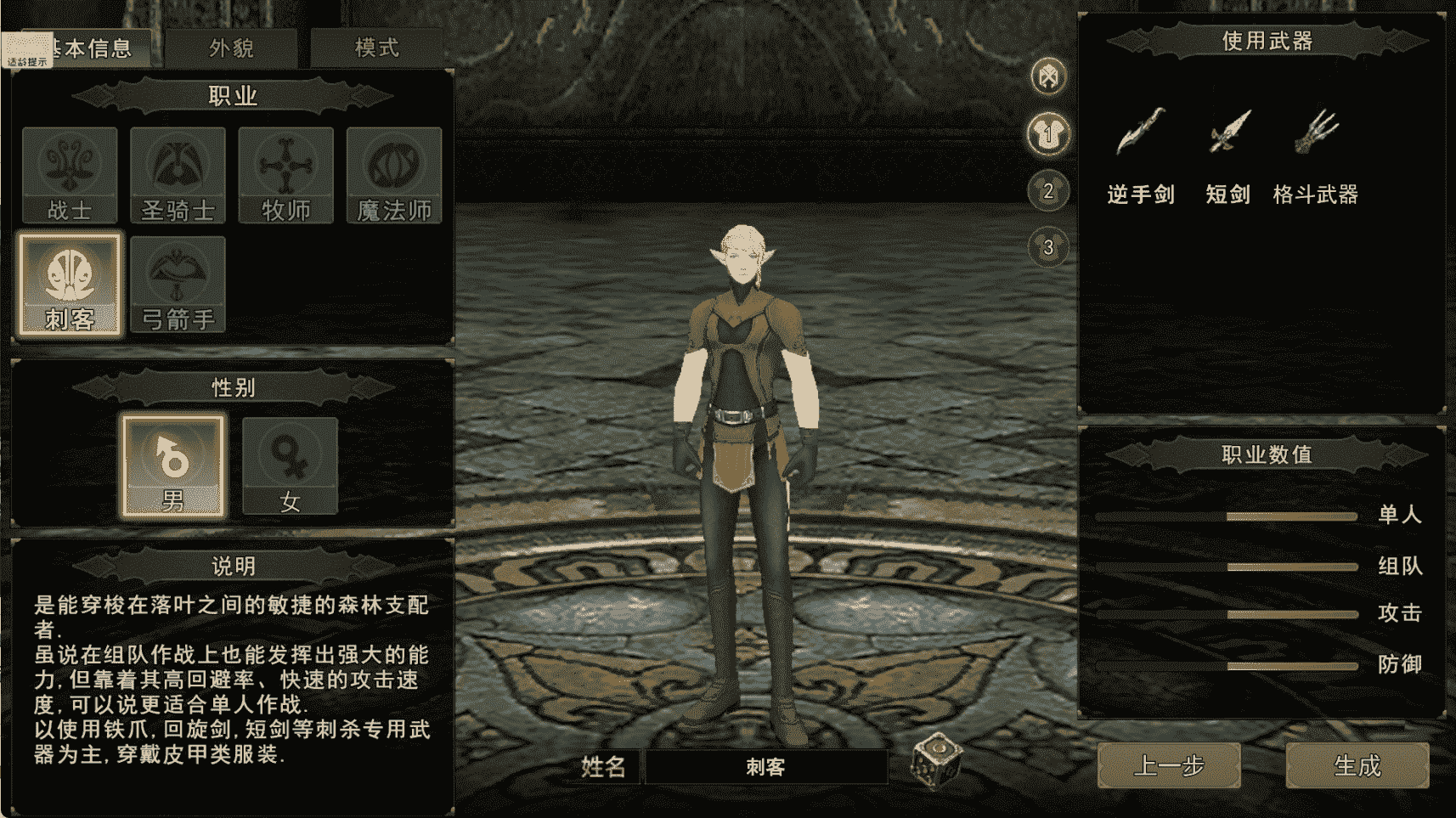Image resolution: width=1456 pixels, height=818 pixels.
Task: Click the 生成 (Generate) button
Action: pos(1357,765)
